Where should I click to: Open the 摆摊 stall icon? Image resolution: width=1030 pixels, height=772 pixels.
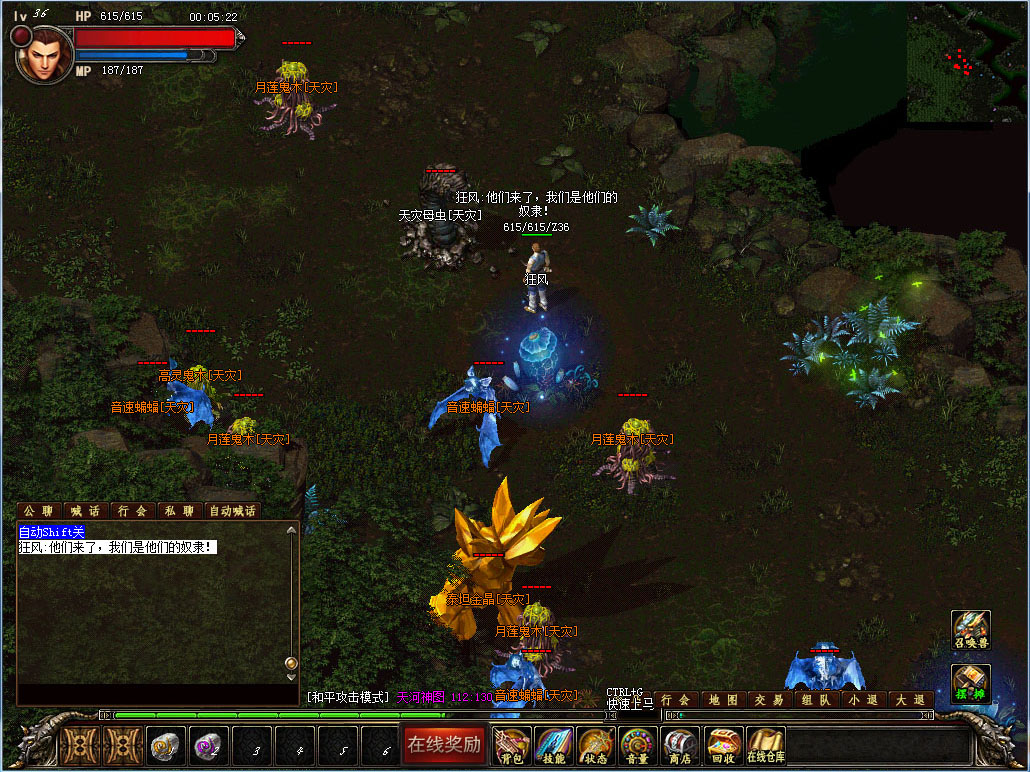[970, 684]
